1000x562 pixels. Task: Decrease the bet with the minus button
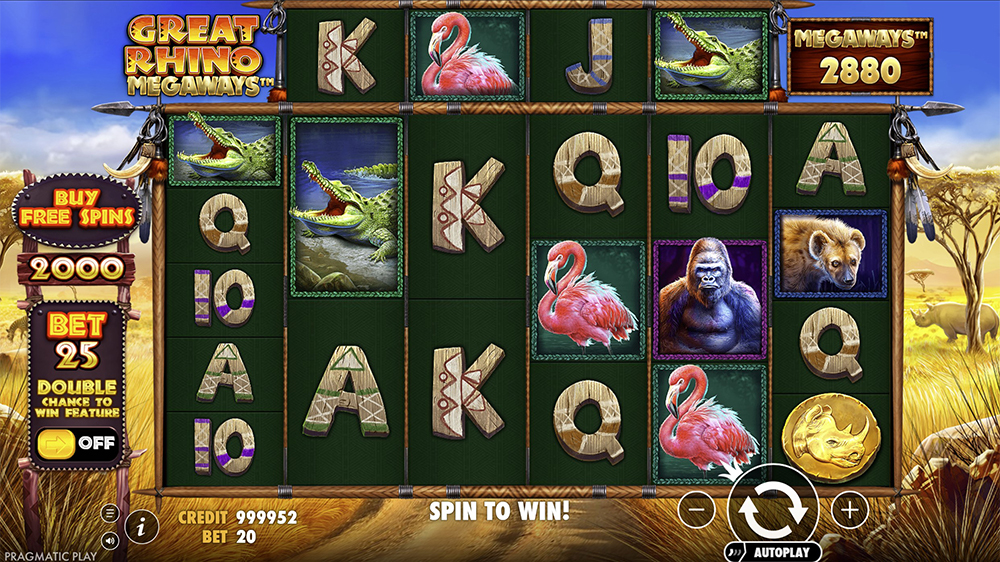697,510
